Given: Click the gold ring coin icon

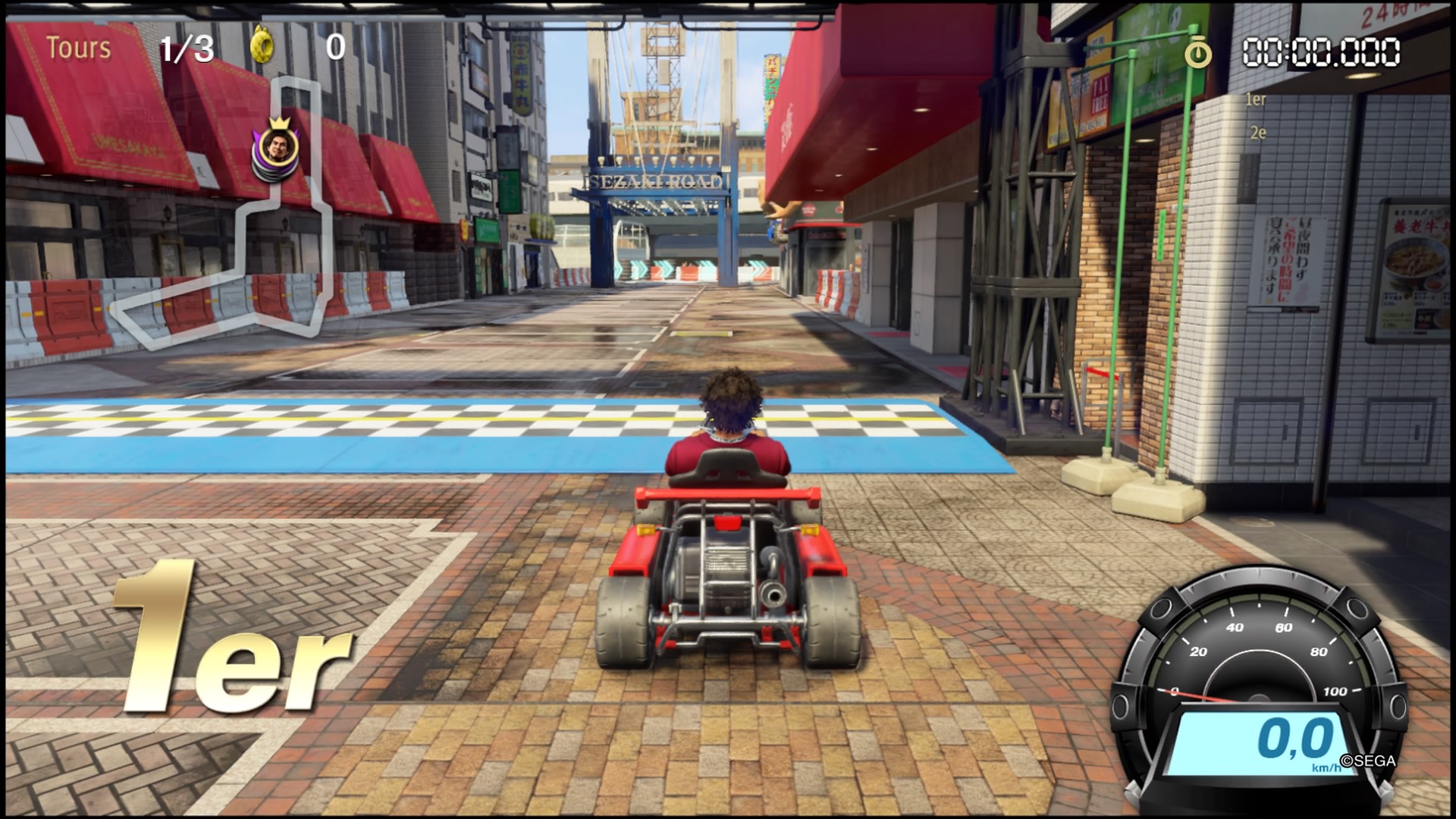Looking at the screenshot, I should 263,47.
